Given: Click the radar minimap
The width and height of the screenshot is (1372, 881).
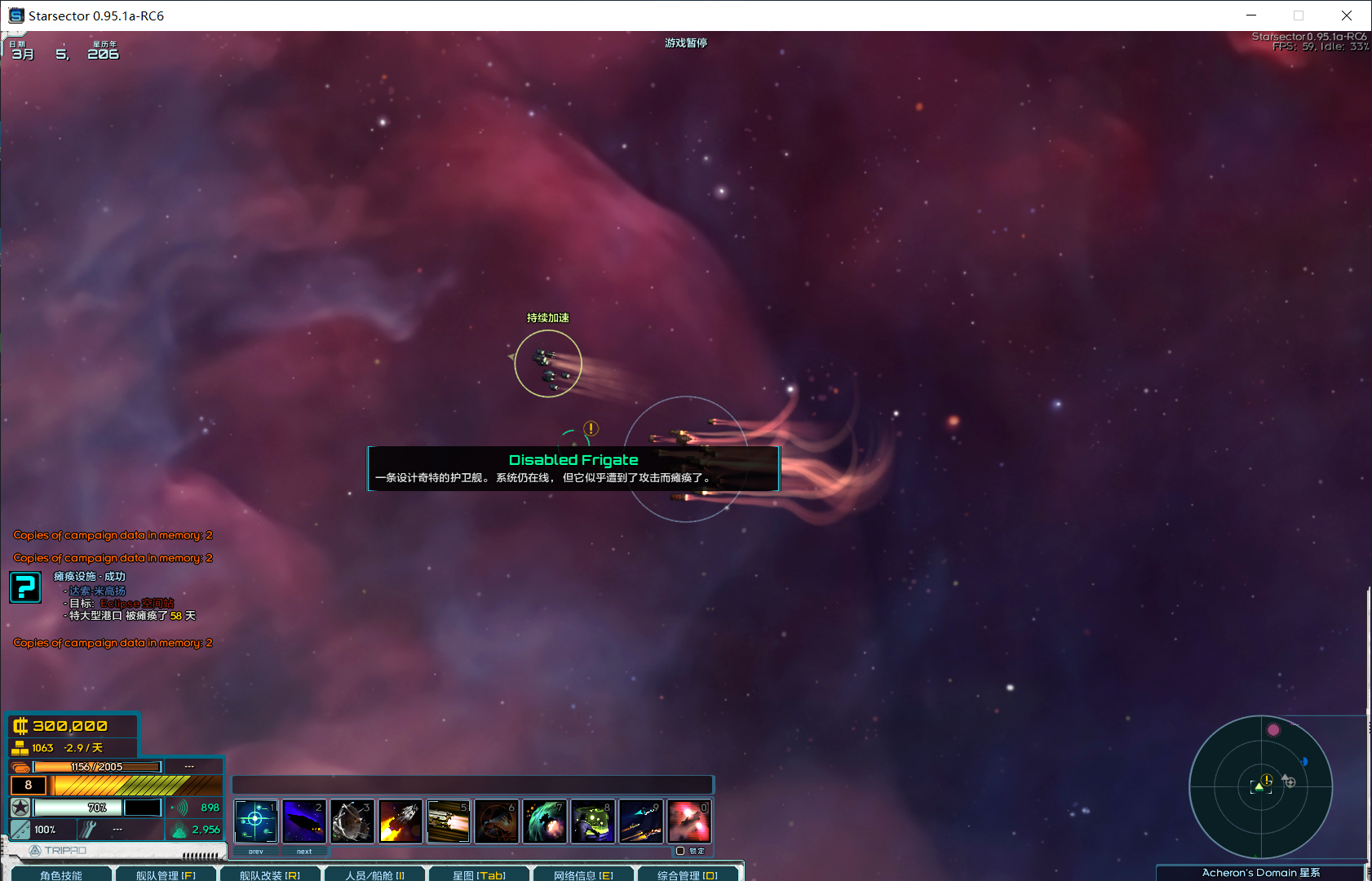Looking at the screenshot, I should 1260,787.
